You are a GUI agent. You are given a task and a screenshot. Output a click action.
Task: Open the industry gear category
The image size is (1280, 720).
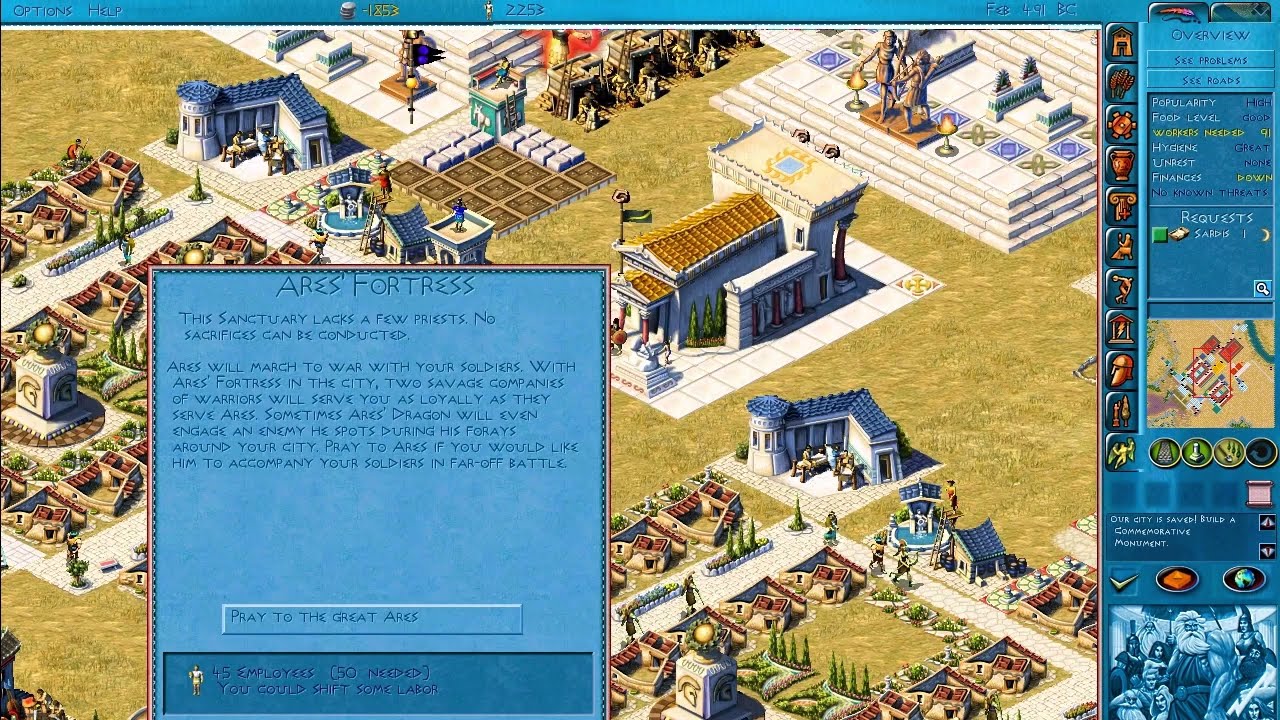[1122, 125]
